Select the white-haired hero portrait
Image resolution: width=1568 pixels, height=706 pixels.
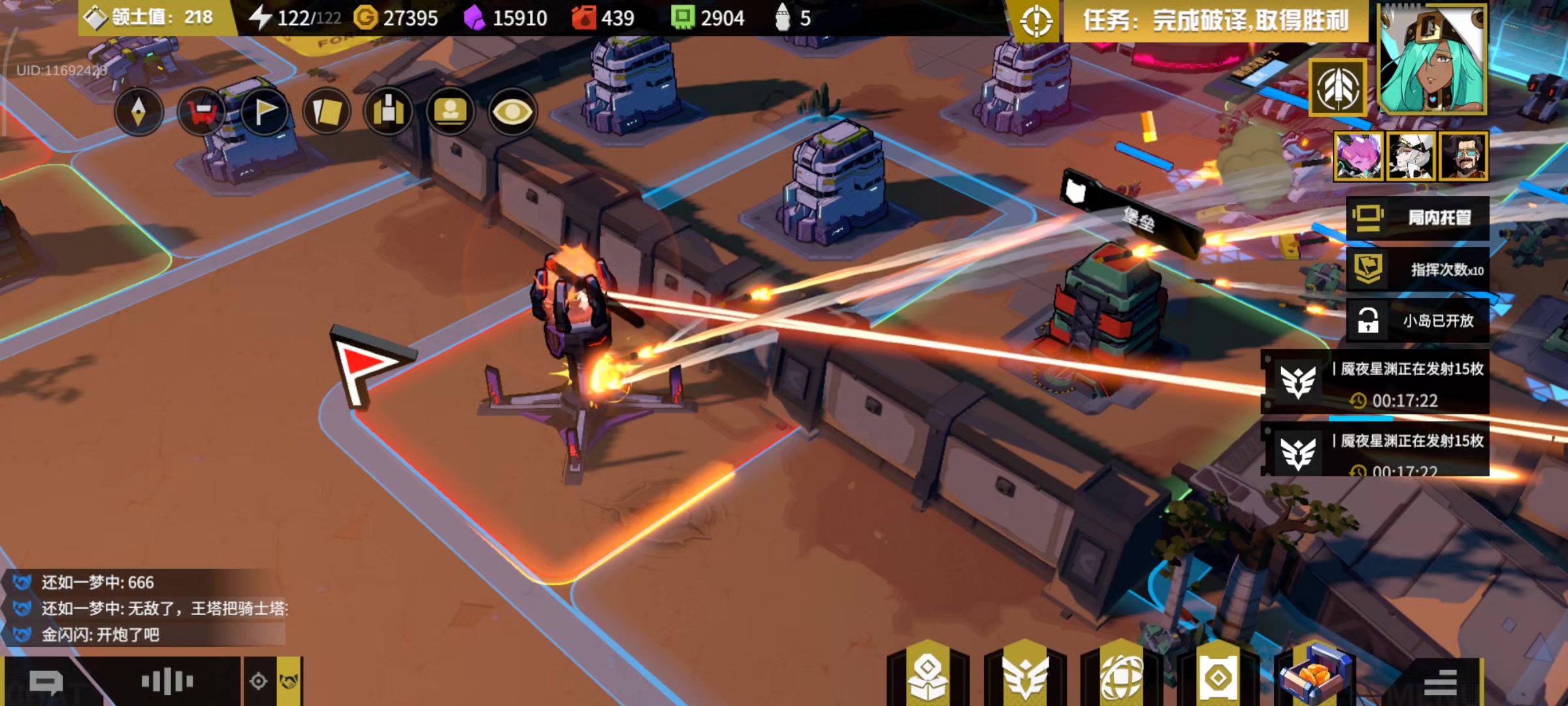click(x=1411, y=156)
